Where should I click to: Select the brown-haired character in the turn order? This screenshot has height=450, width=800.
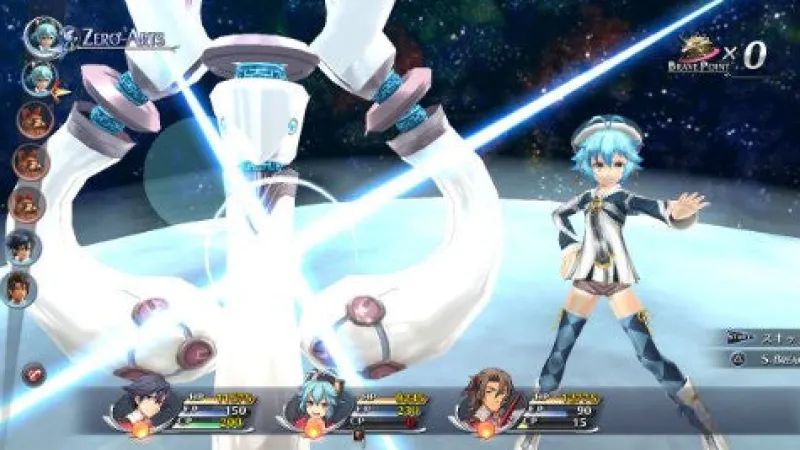[18, 289]
